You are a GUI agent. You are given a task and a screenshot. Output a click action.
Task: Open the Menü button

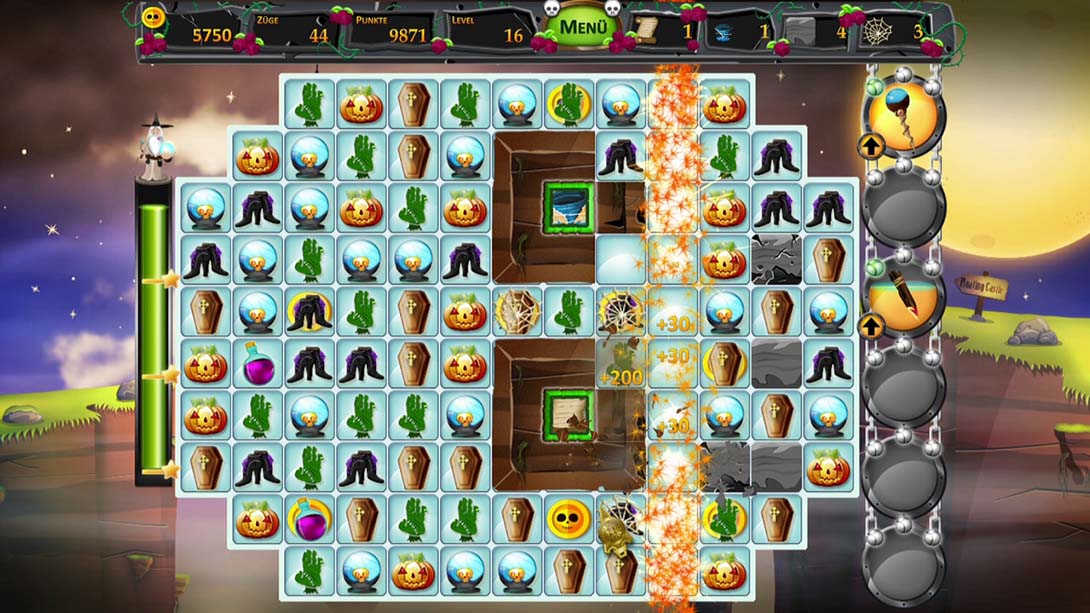click(583, 27)
